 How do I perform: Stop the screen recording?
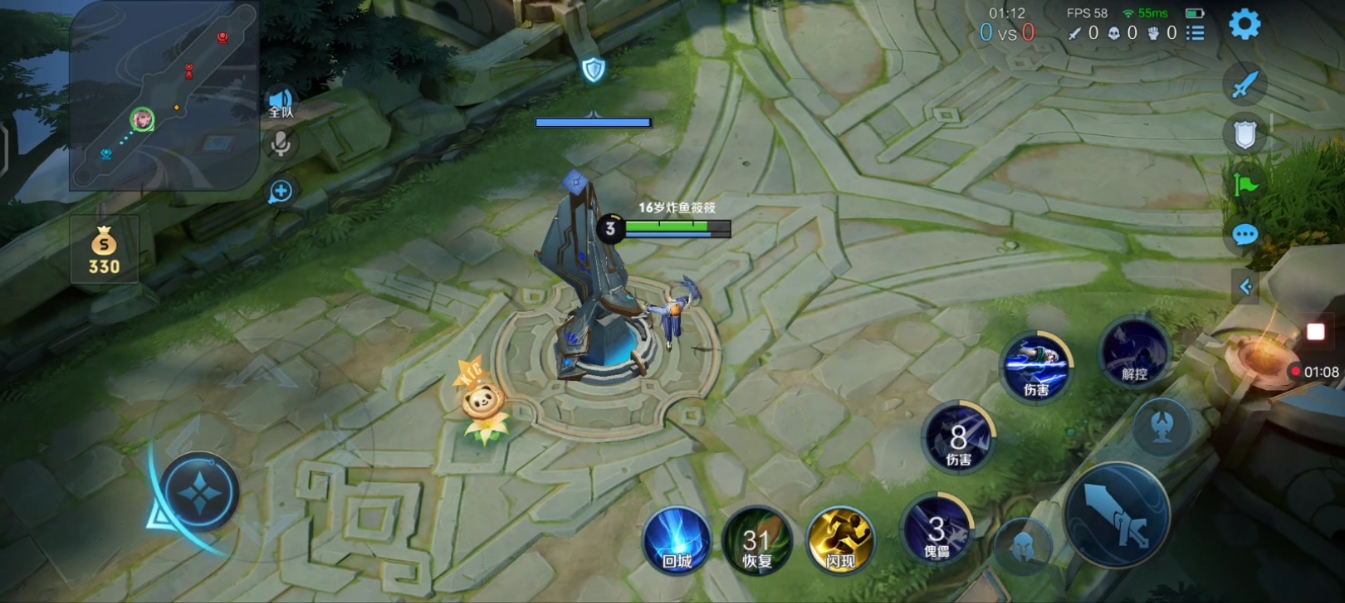tap(1315, 332)
